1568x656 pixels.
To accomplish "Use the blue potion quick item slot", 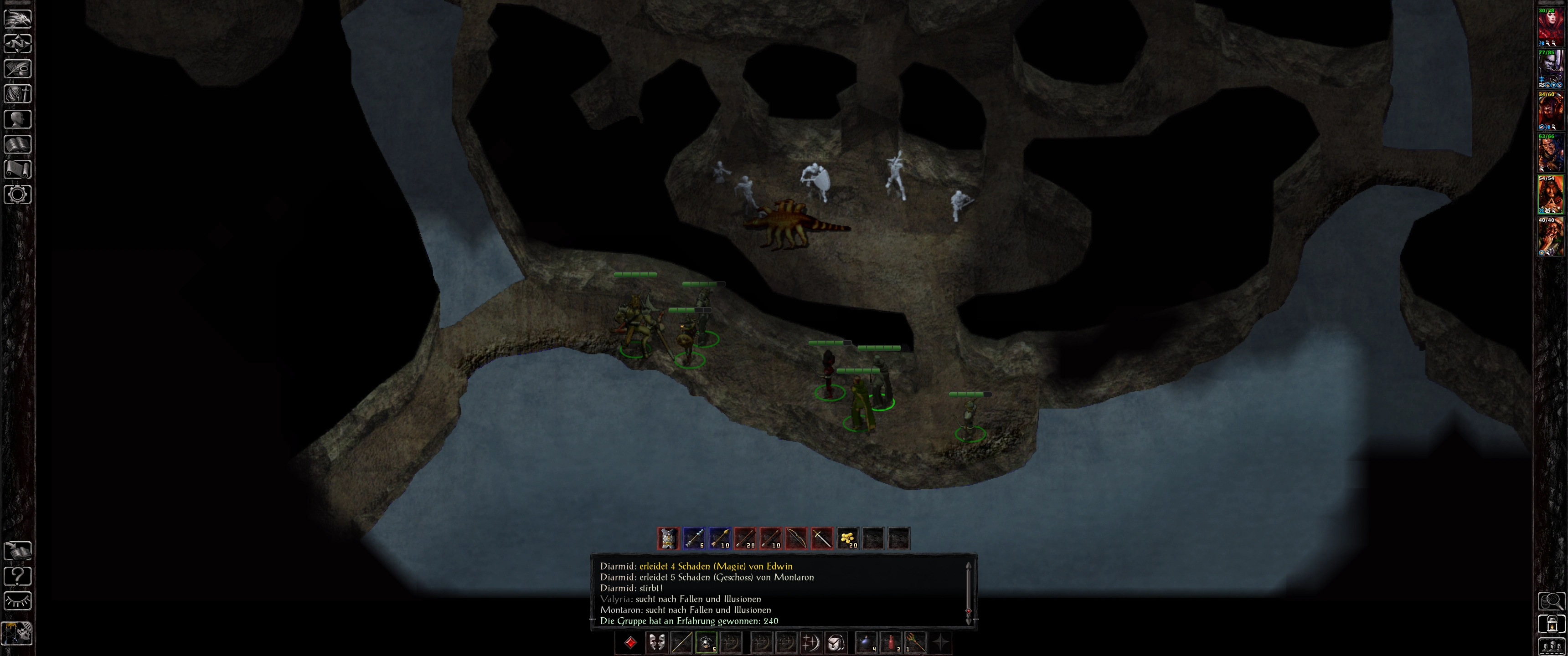I will click(866, 643).
